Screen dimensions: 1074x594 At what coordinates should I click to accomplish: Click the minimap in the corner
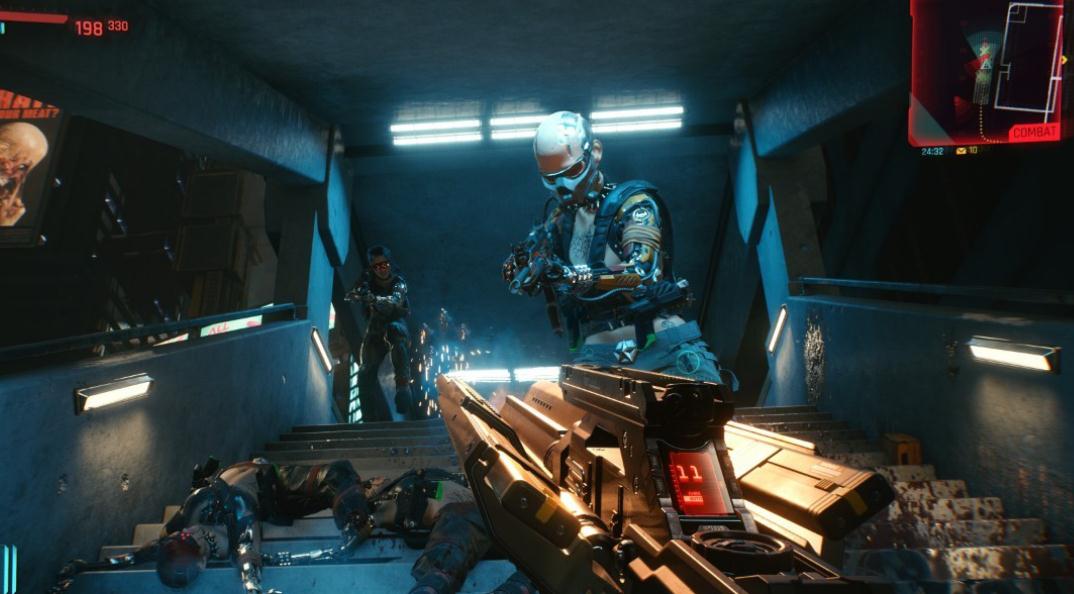(x=987, y=65)
